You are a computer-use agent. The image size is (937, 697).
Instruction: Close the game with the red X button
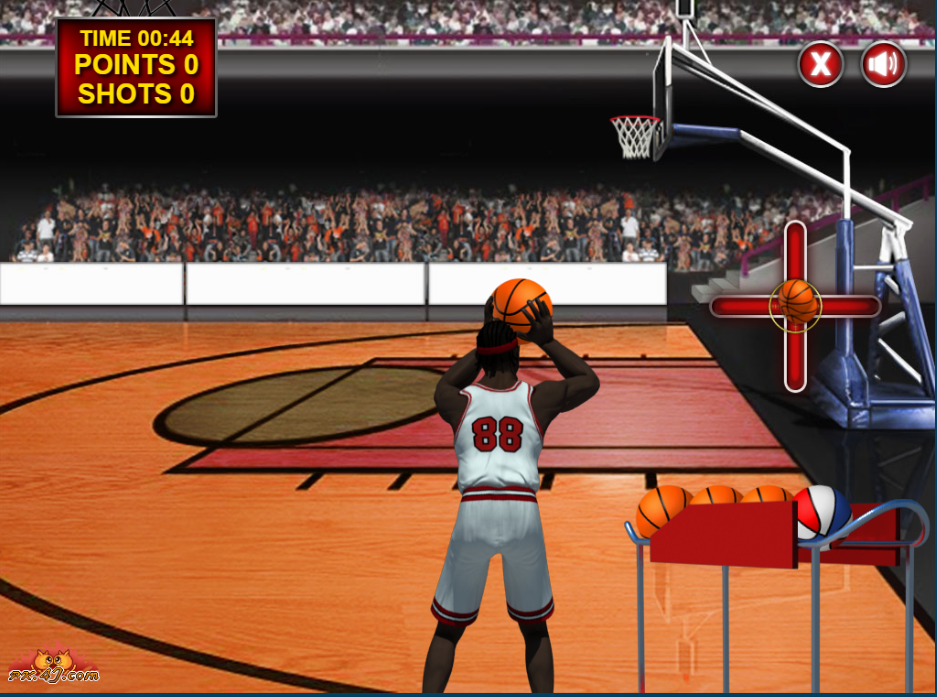[820, 65]
